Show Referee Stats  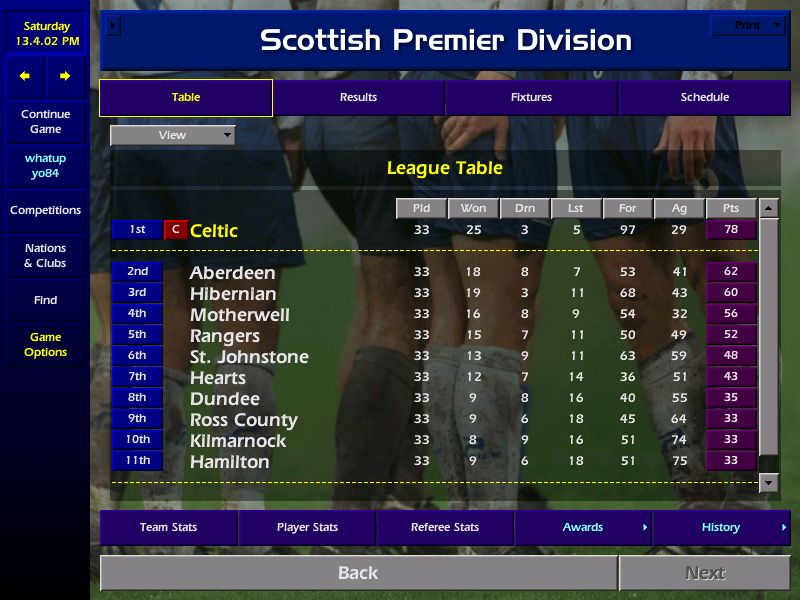pyautogui.click(x=445, y=528)
